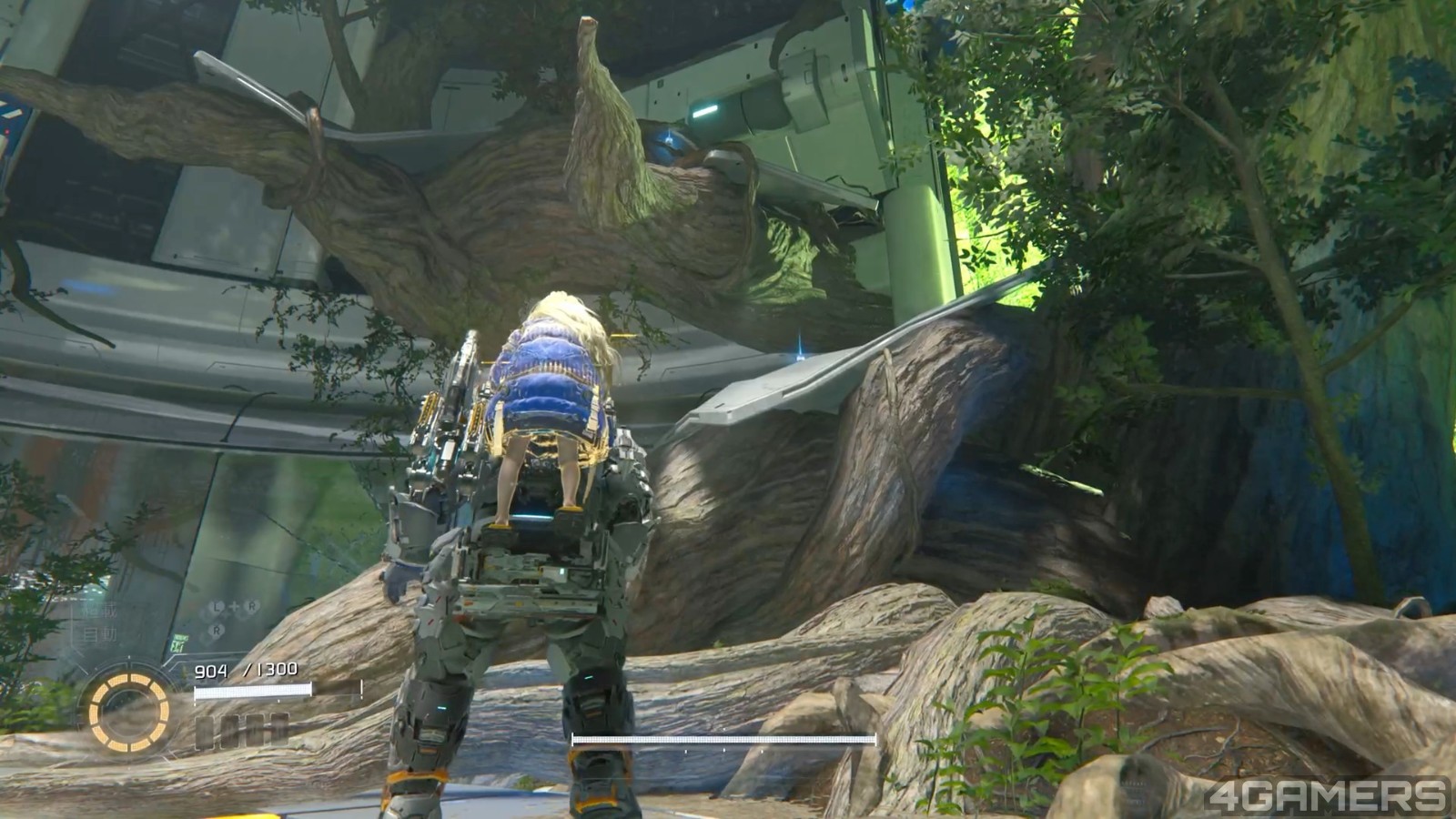This screenshot has height=819, width=1456.
Task: Click the 4GAMERS watermark logo
Action: [x=1326, y=794]
